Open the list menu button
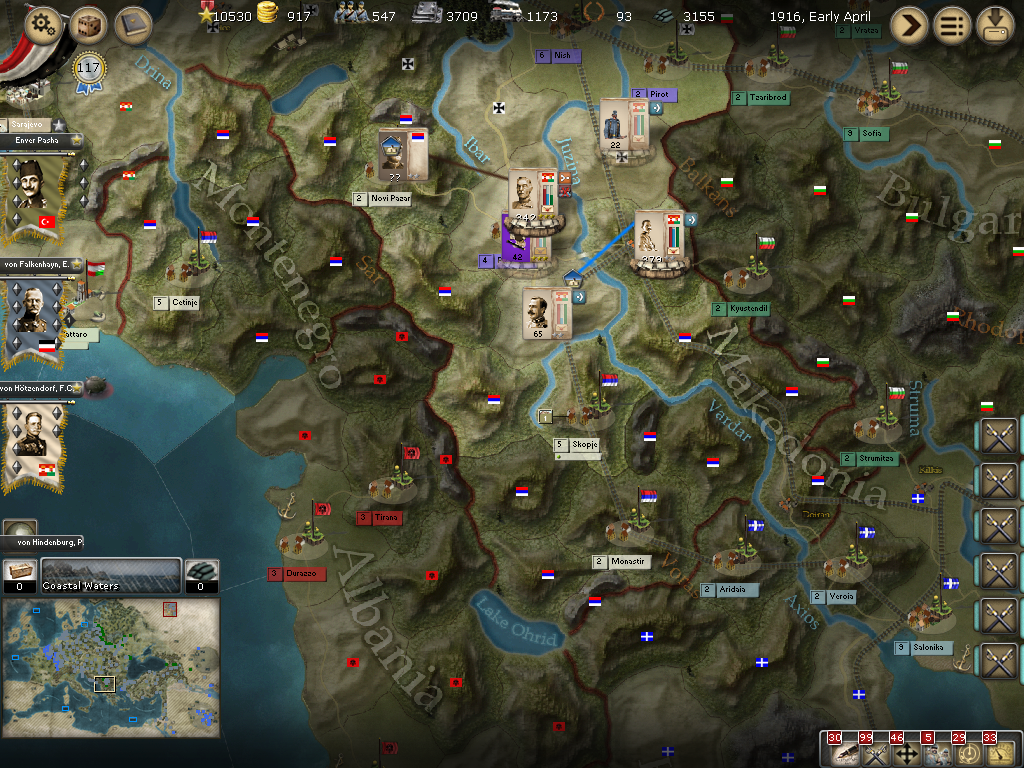The image size is (1024, 768). [x=952, y=25]
